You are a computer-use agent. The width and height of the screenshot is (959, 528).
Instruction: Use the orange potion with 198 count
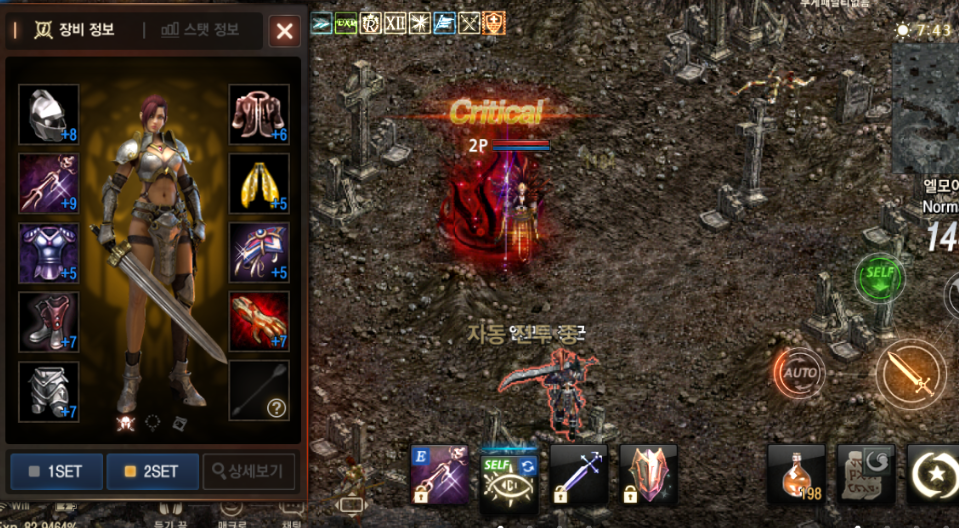[x=796, y=474]
